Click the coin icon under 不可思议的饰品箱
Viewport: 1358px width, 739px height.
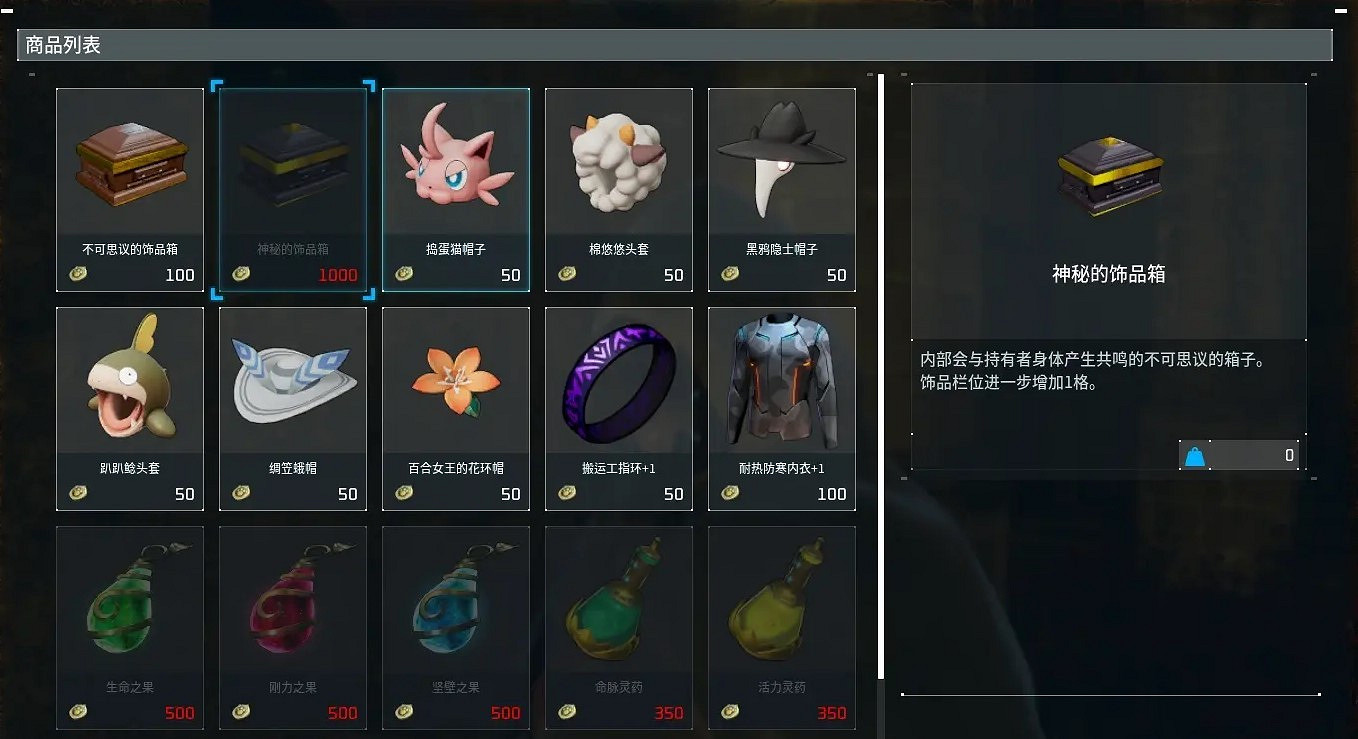[77, 274]
